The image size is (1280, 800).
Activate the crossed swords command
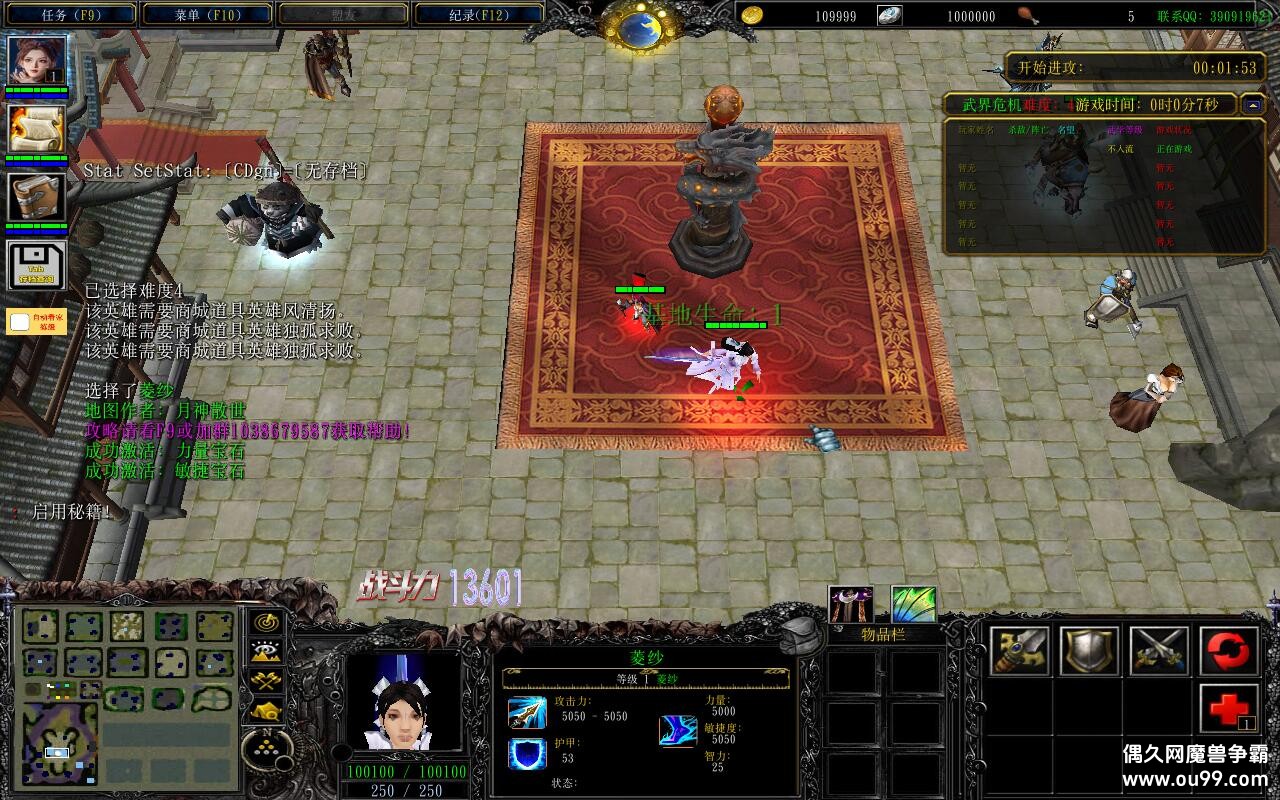click(x=1159, y=651)
